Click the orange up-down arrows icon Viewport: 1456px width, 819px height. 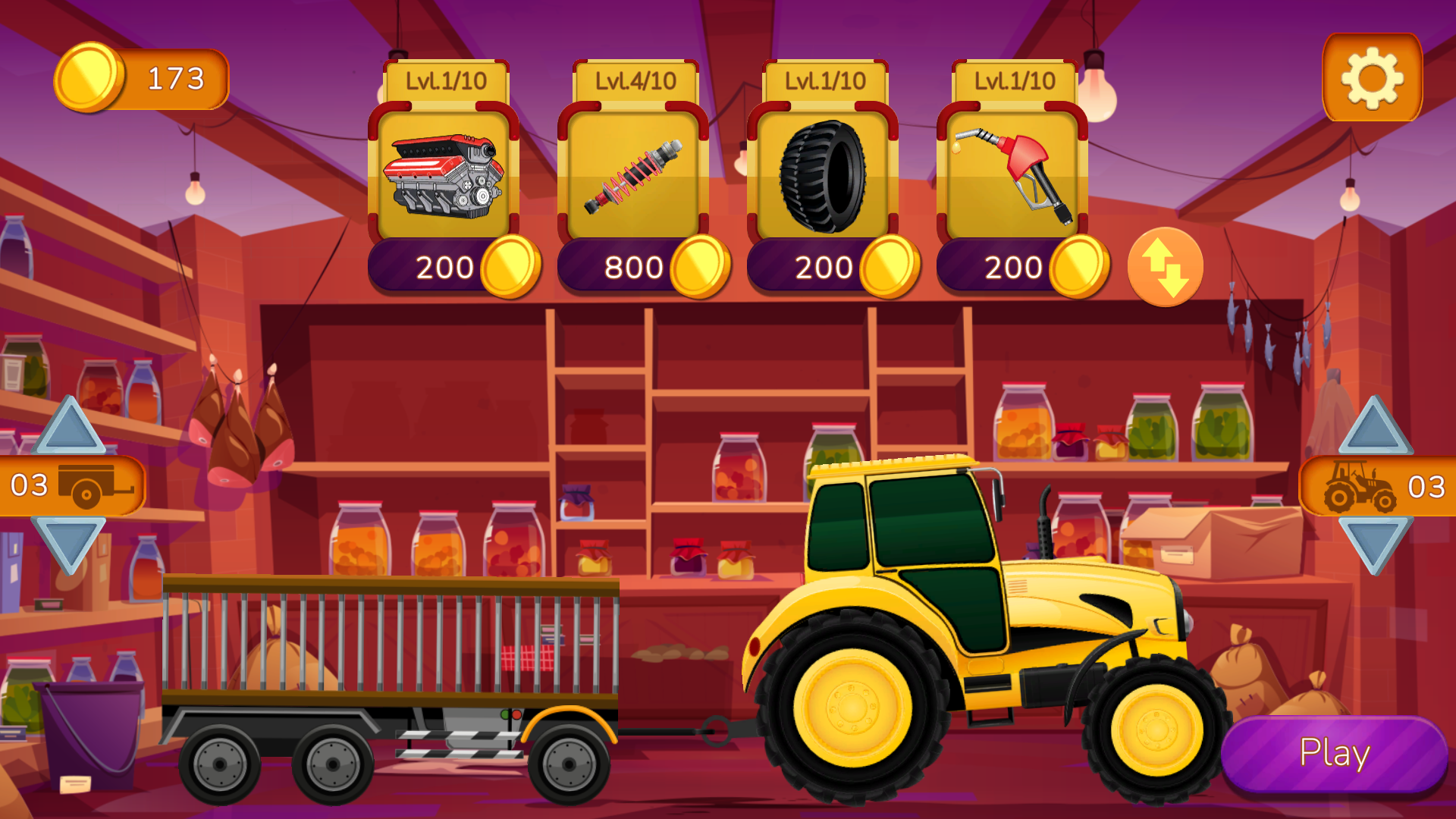[1164, 267]
